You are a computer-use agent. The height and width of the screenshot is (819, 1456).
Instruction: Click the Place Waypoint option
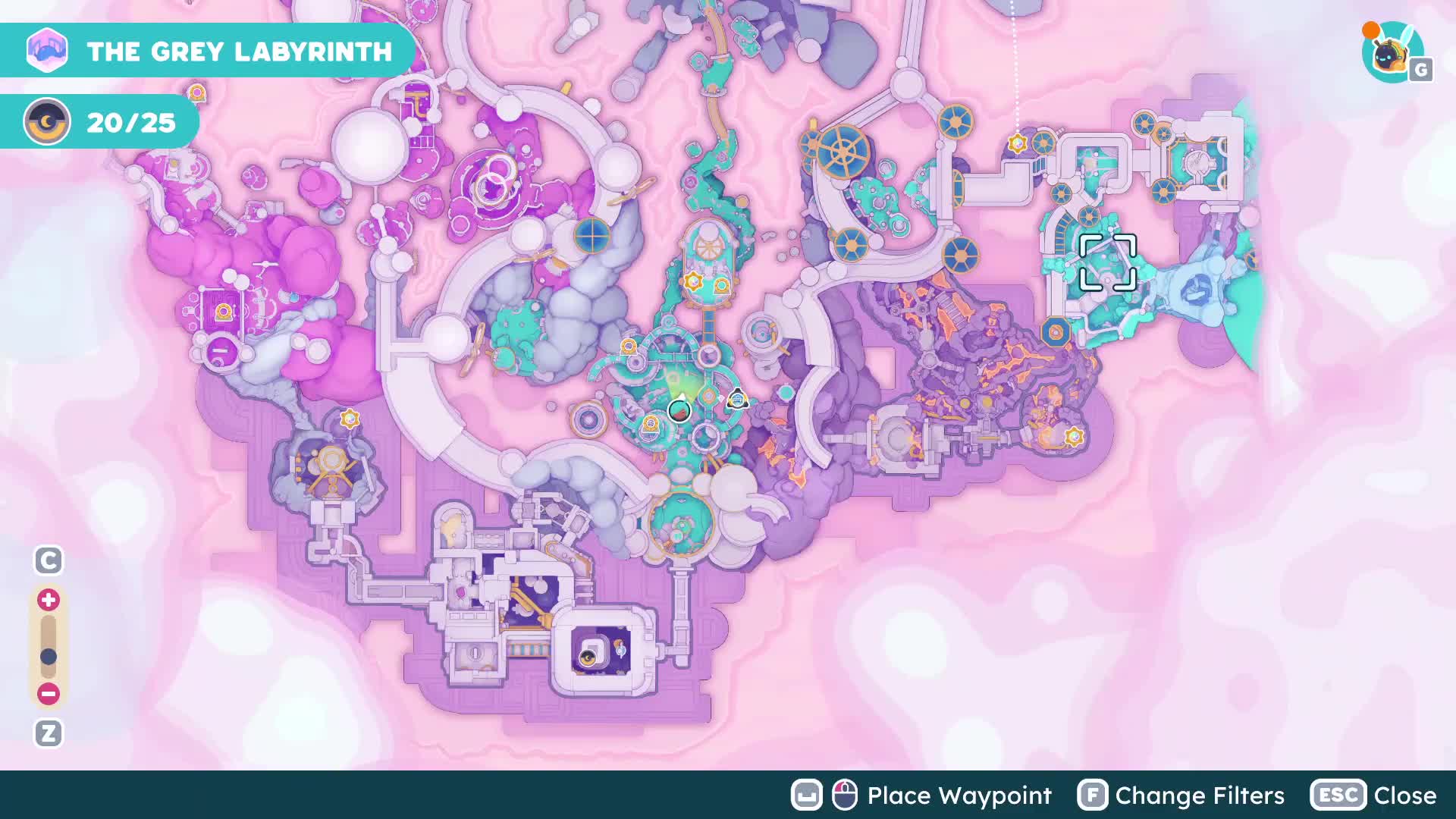[x=921, y=795]
